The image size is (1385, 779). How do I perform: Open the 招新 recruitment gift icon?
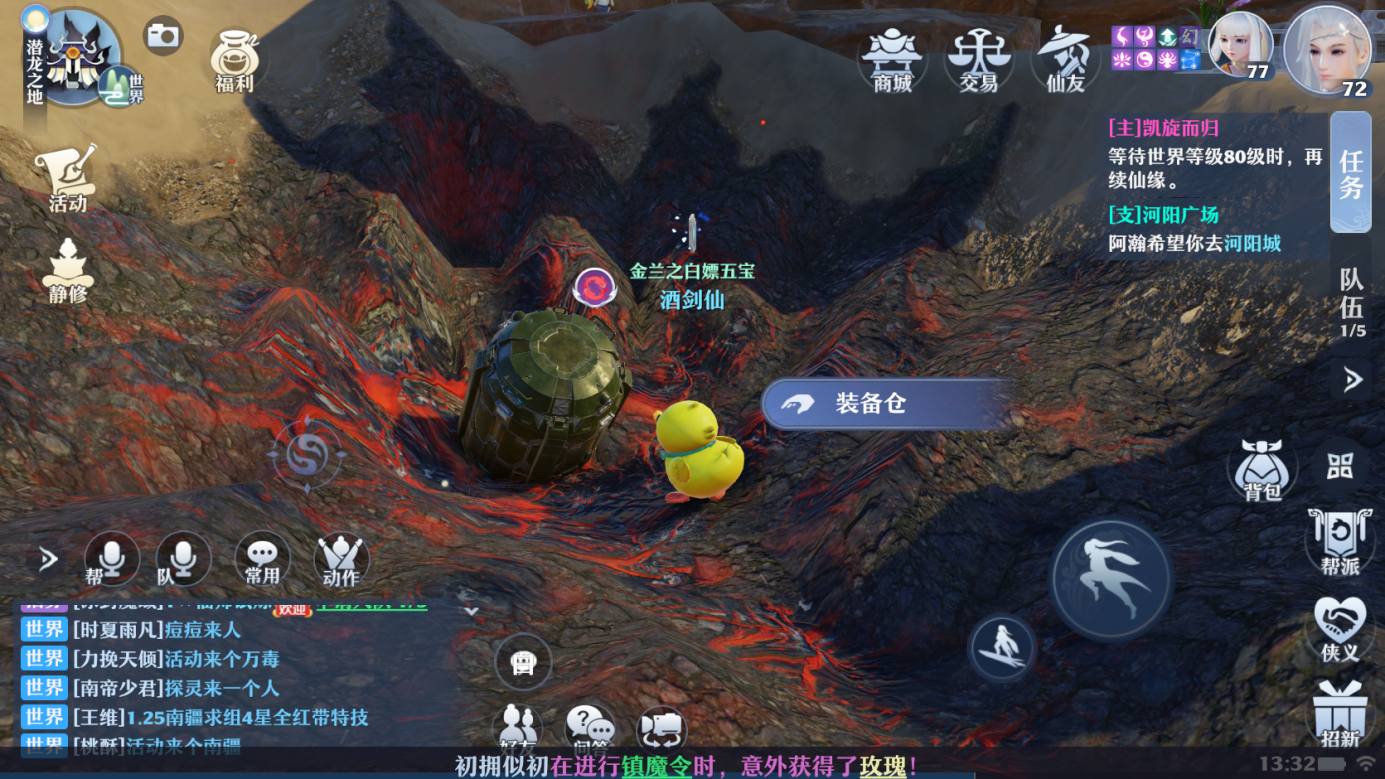click(1340, 714)
